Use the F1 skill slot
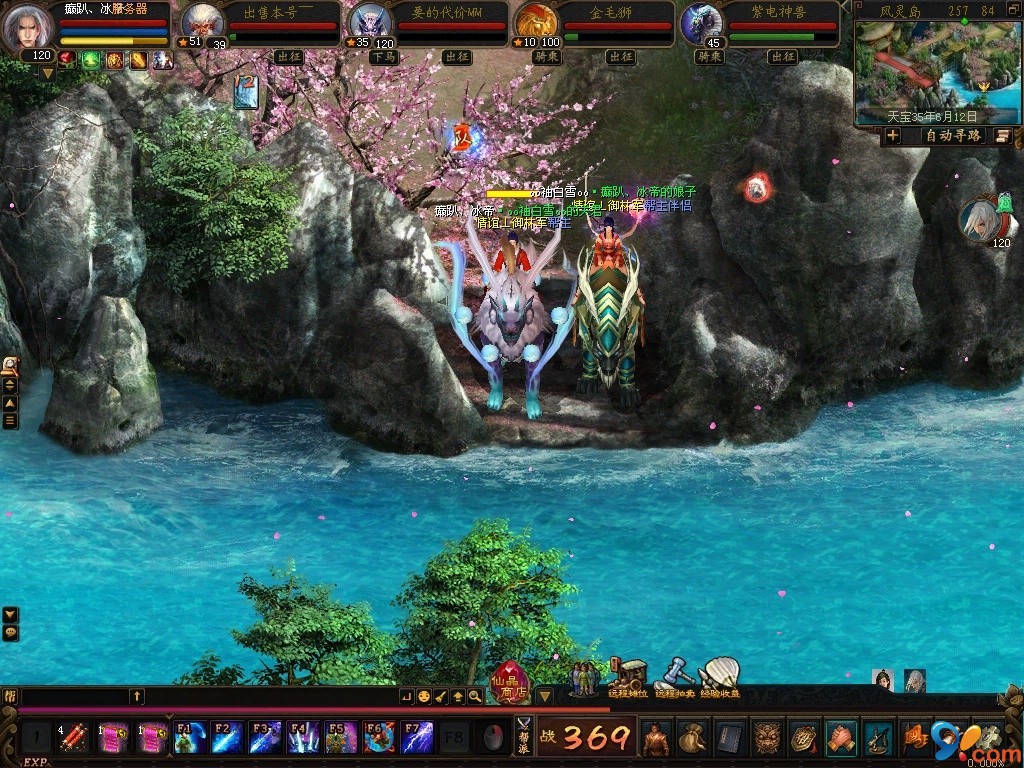 (189, 738)
